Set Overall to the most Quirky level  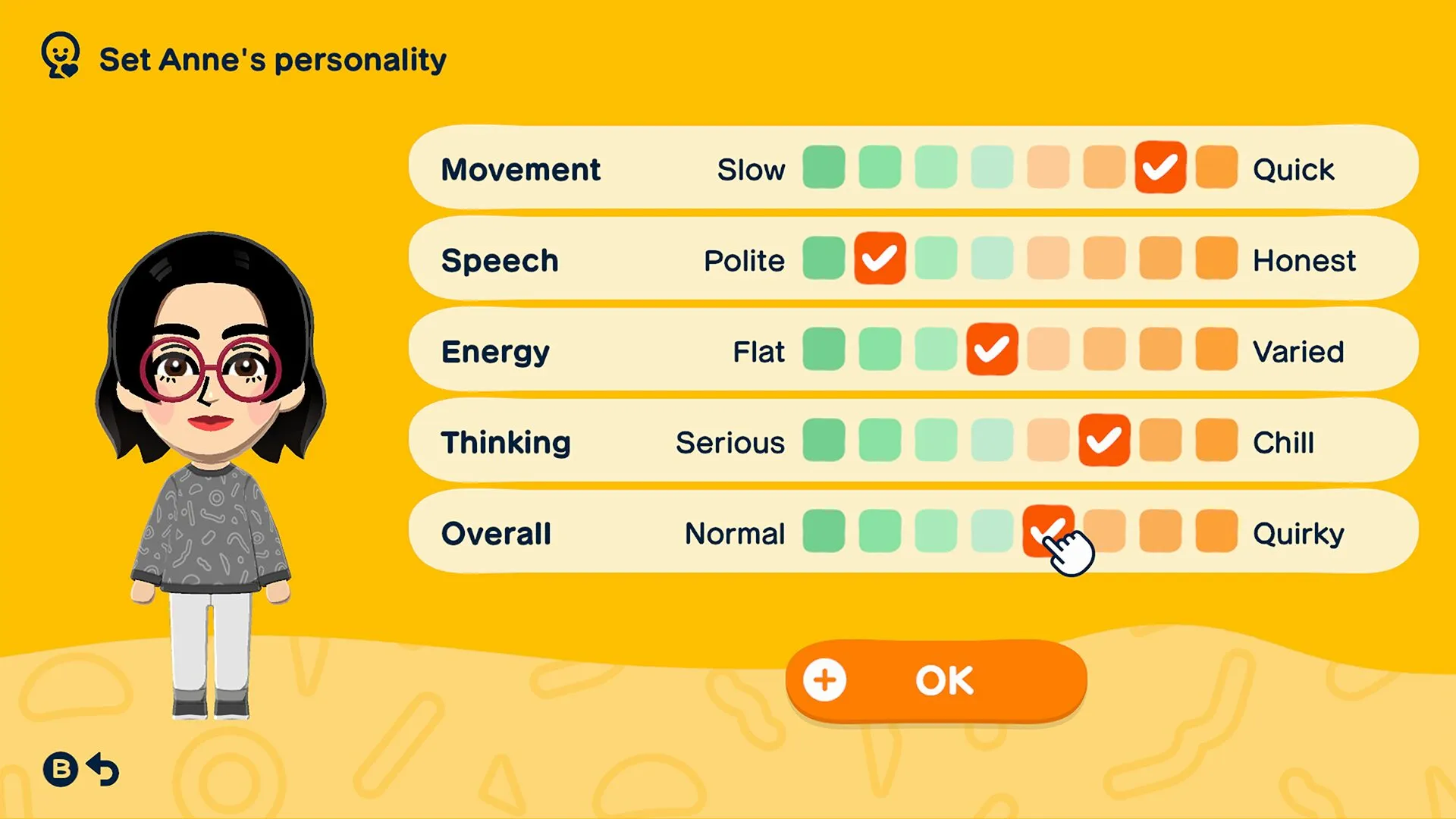pyautogui.click(x=1216, y=532)
